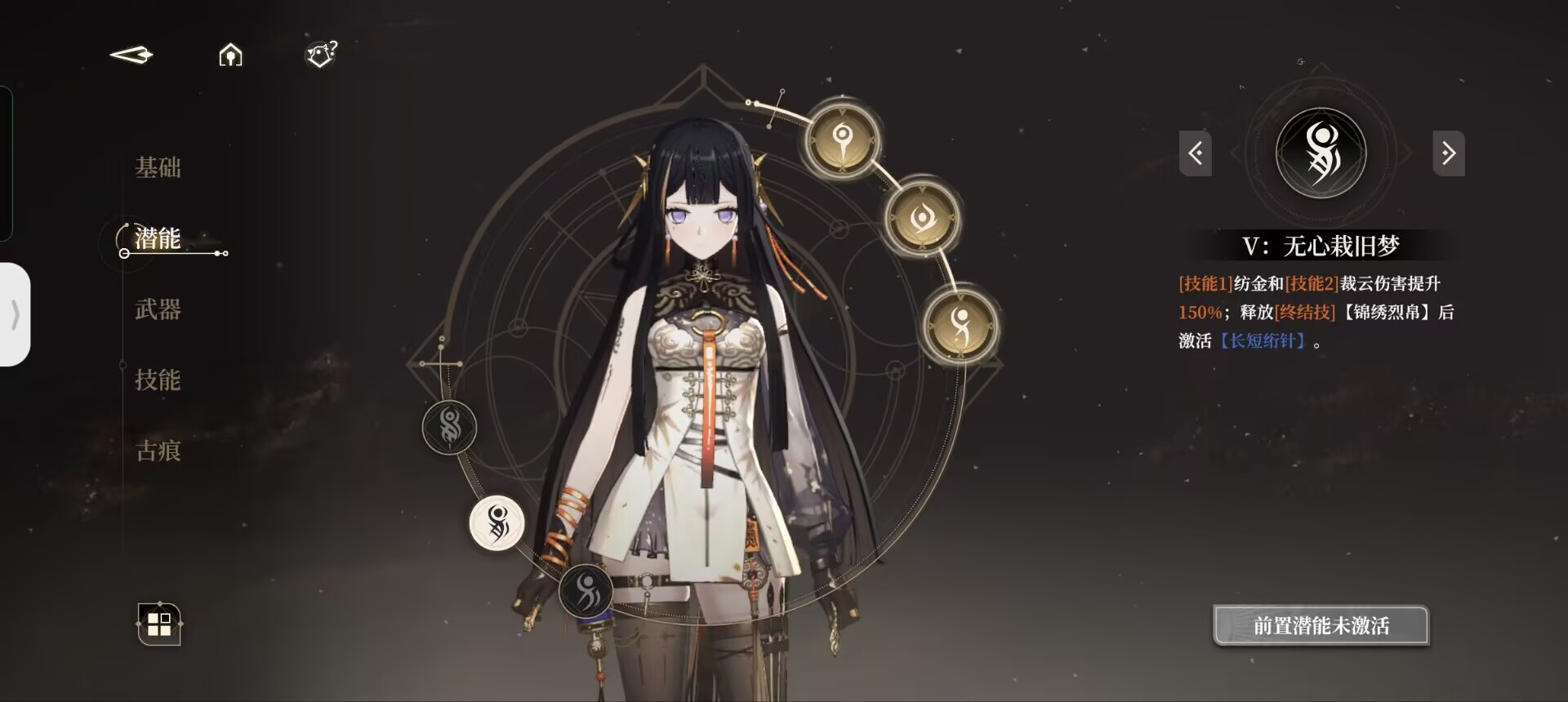Open the help question-mark icon
The image size is (1568, 702).
pyautogui.click(x=321, y=55)
